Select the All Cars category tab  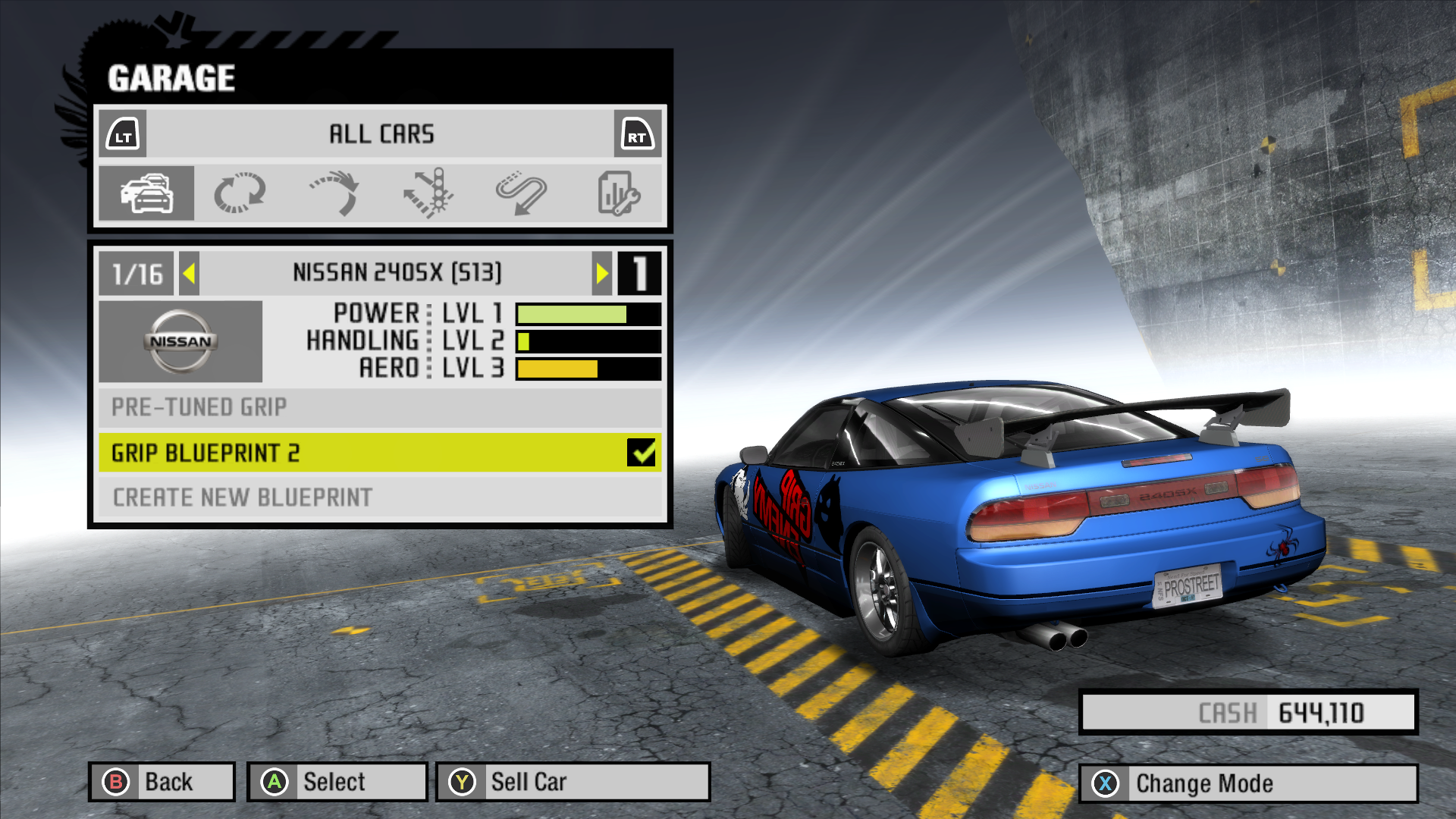pyautogui.click(x=146, y=193)
